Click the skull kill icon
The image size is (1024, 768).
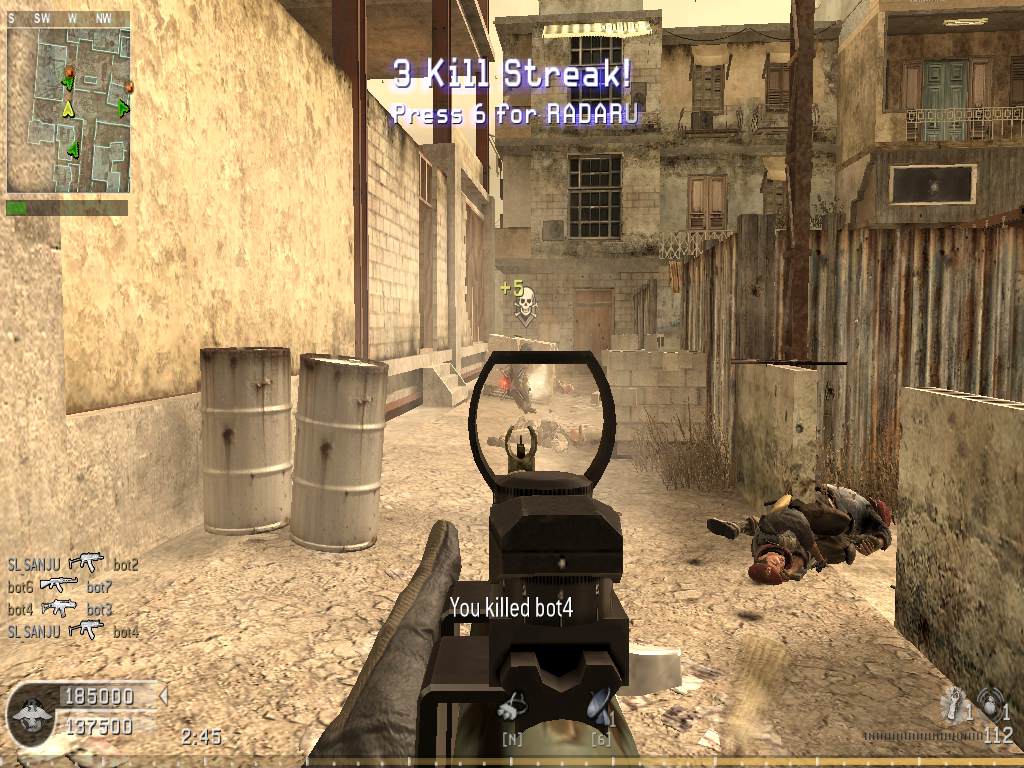coord(522,301)
